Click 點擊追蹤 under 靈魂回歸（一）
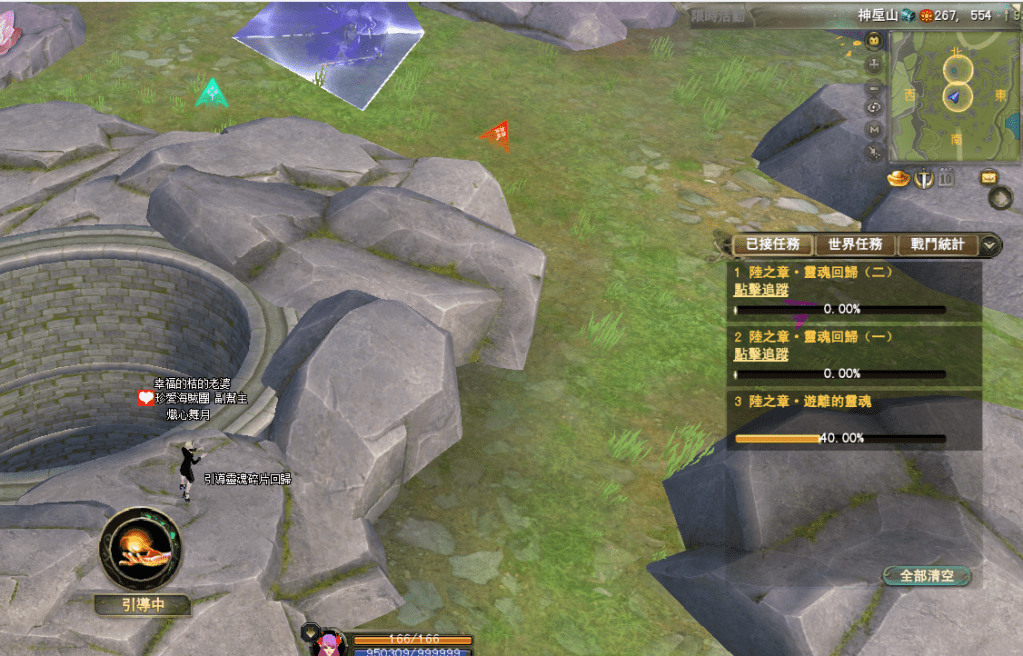Image resolution: width=1023 pixels, height=656 pixels. click(x=761, y=354)
